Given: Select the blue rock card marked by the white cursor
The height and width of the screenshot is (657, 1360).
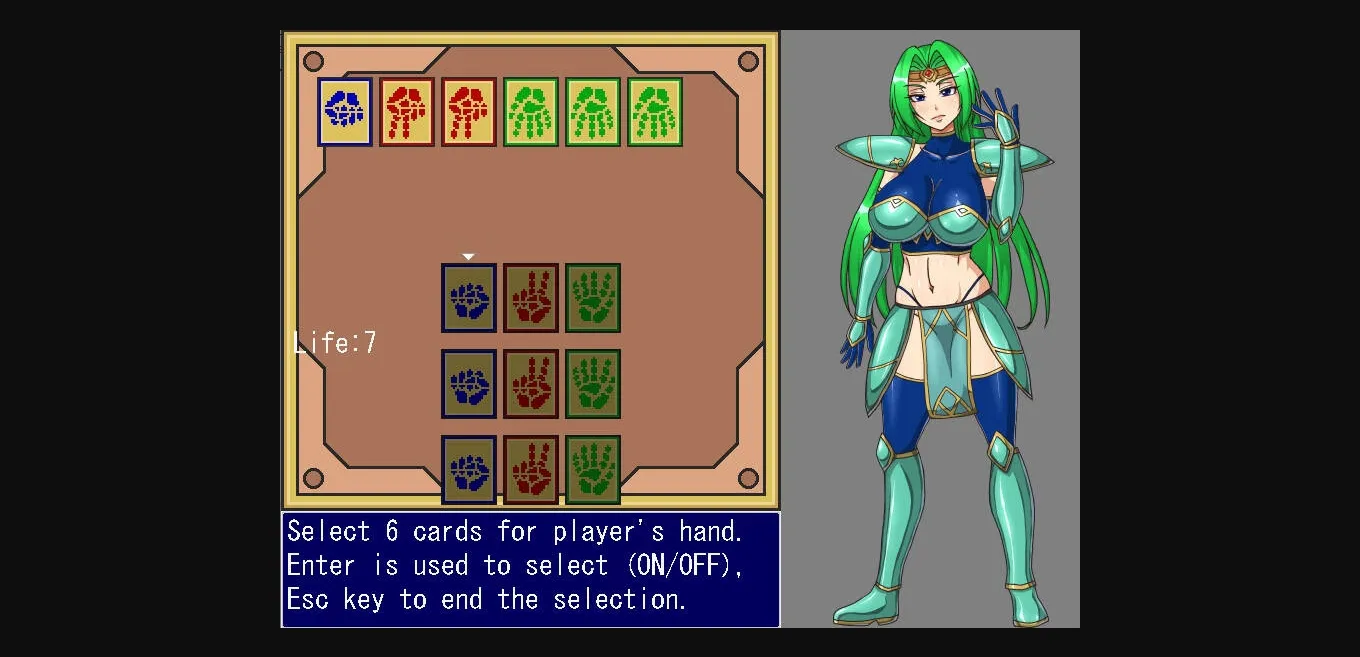Looking at the screenshot, I should (469, 298).
